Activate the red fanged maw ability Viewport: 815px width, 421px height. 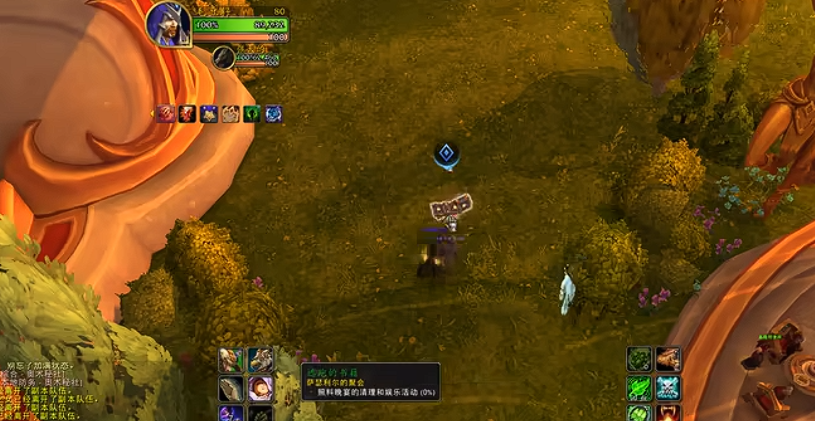669,413
